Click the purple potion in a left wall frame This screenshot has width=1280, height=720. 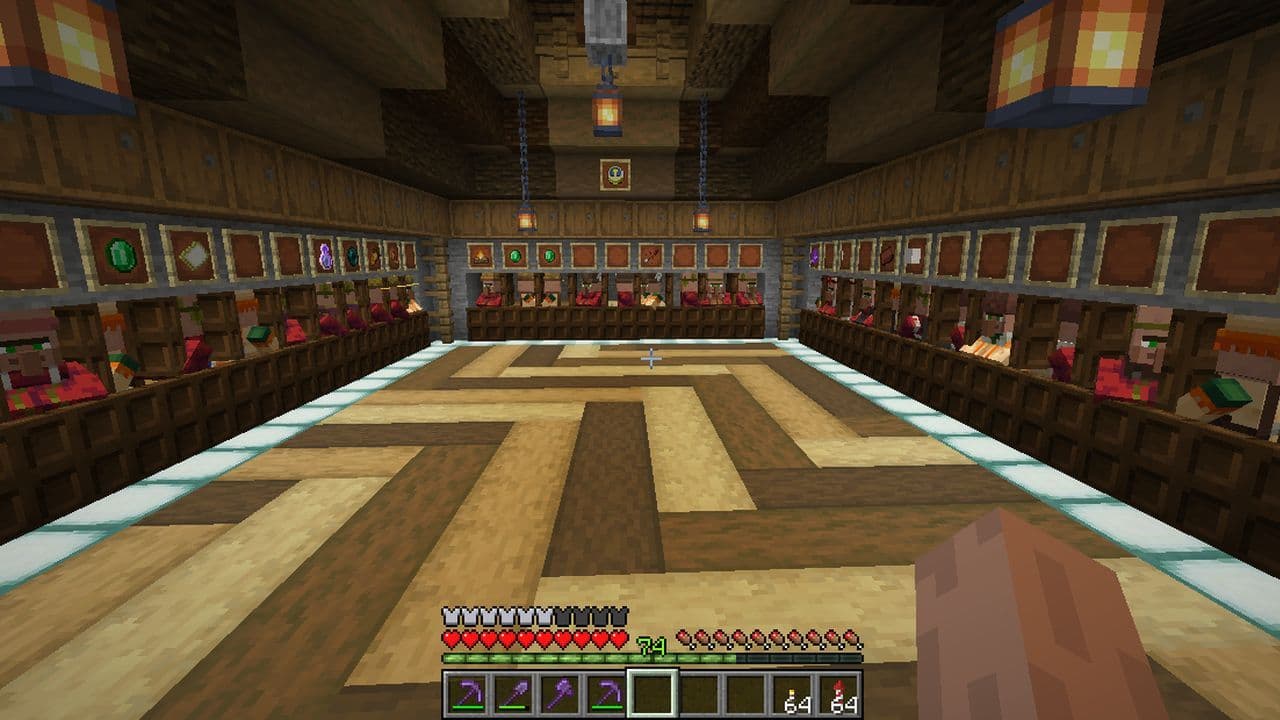pos(324,256)
